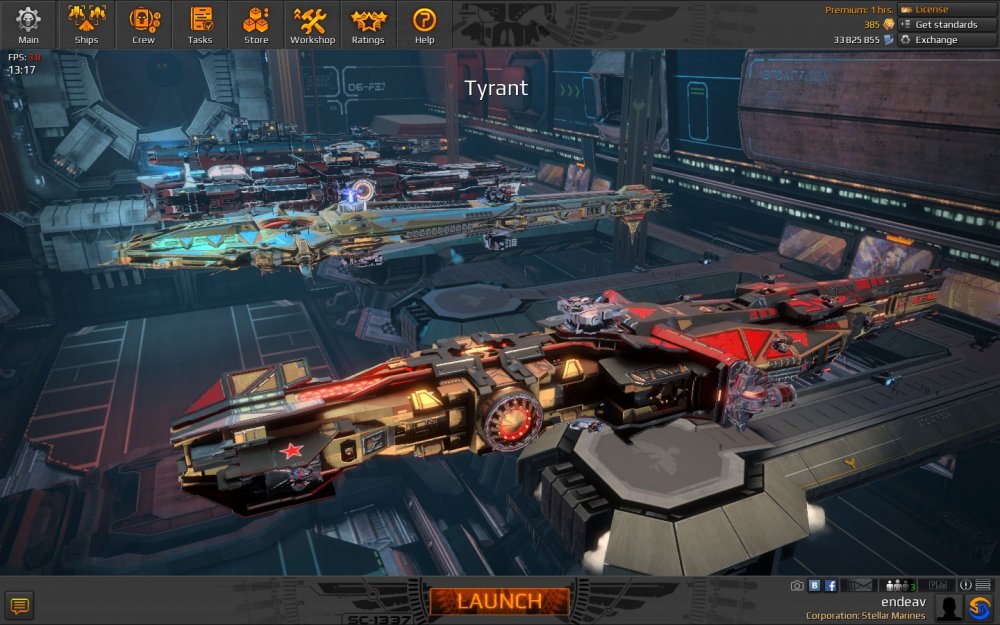Viewport: 1000px width, 625px height.
Task: Open the chat window icon
Action: click(18, 604)
